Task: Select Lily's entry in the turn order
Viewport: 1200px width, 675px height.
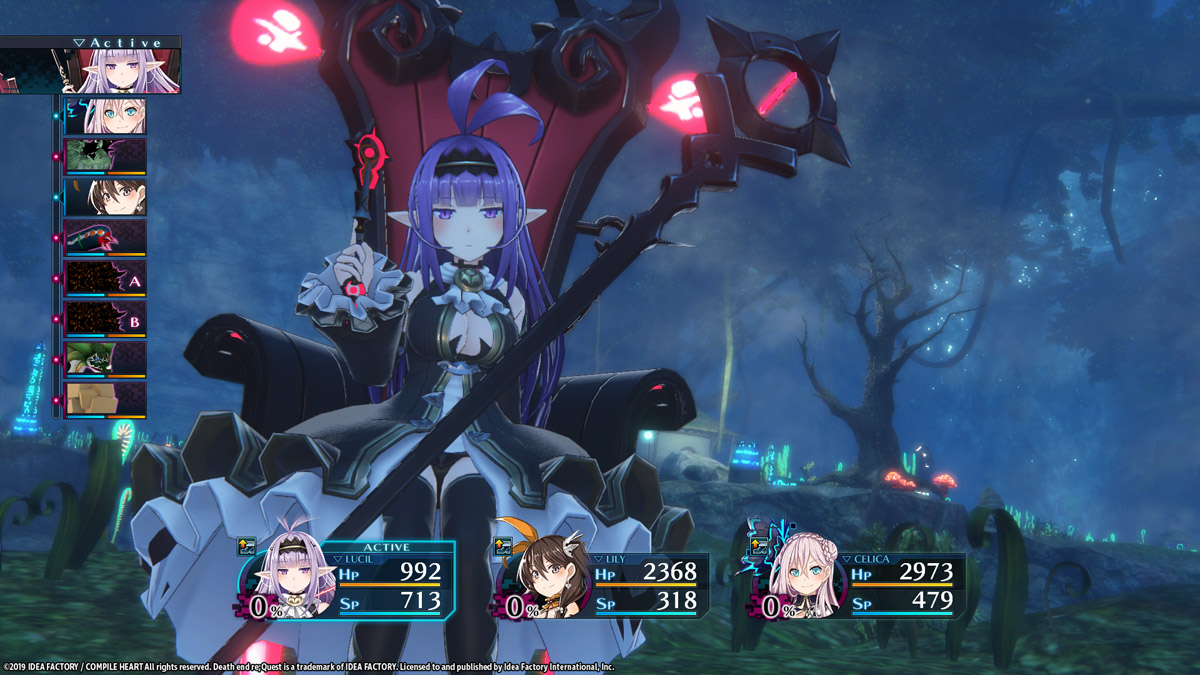Action: (105, 197)
